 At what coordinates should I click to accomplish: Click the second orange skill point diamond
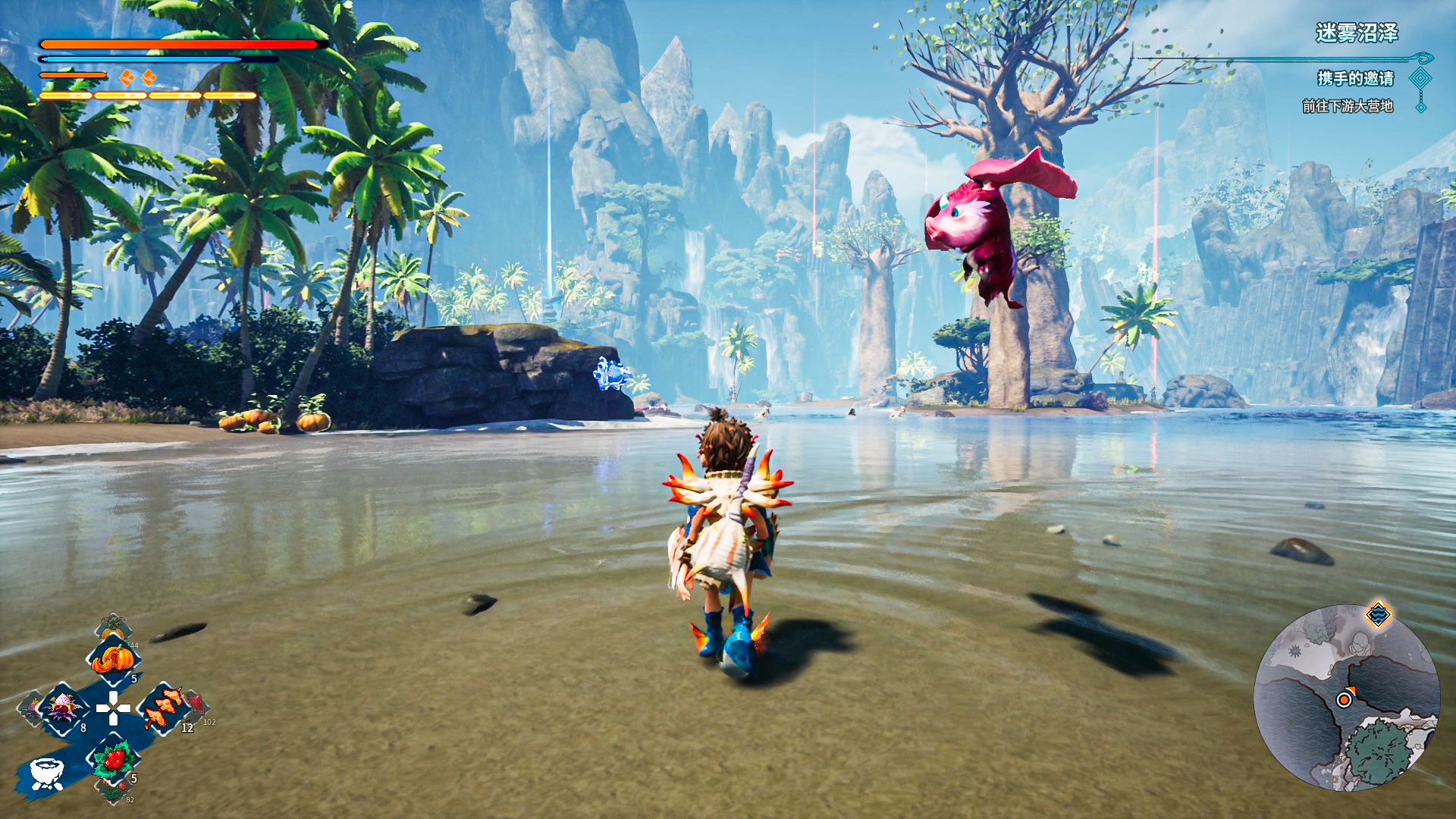(x=149, y=76)
